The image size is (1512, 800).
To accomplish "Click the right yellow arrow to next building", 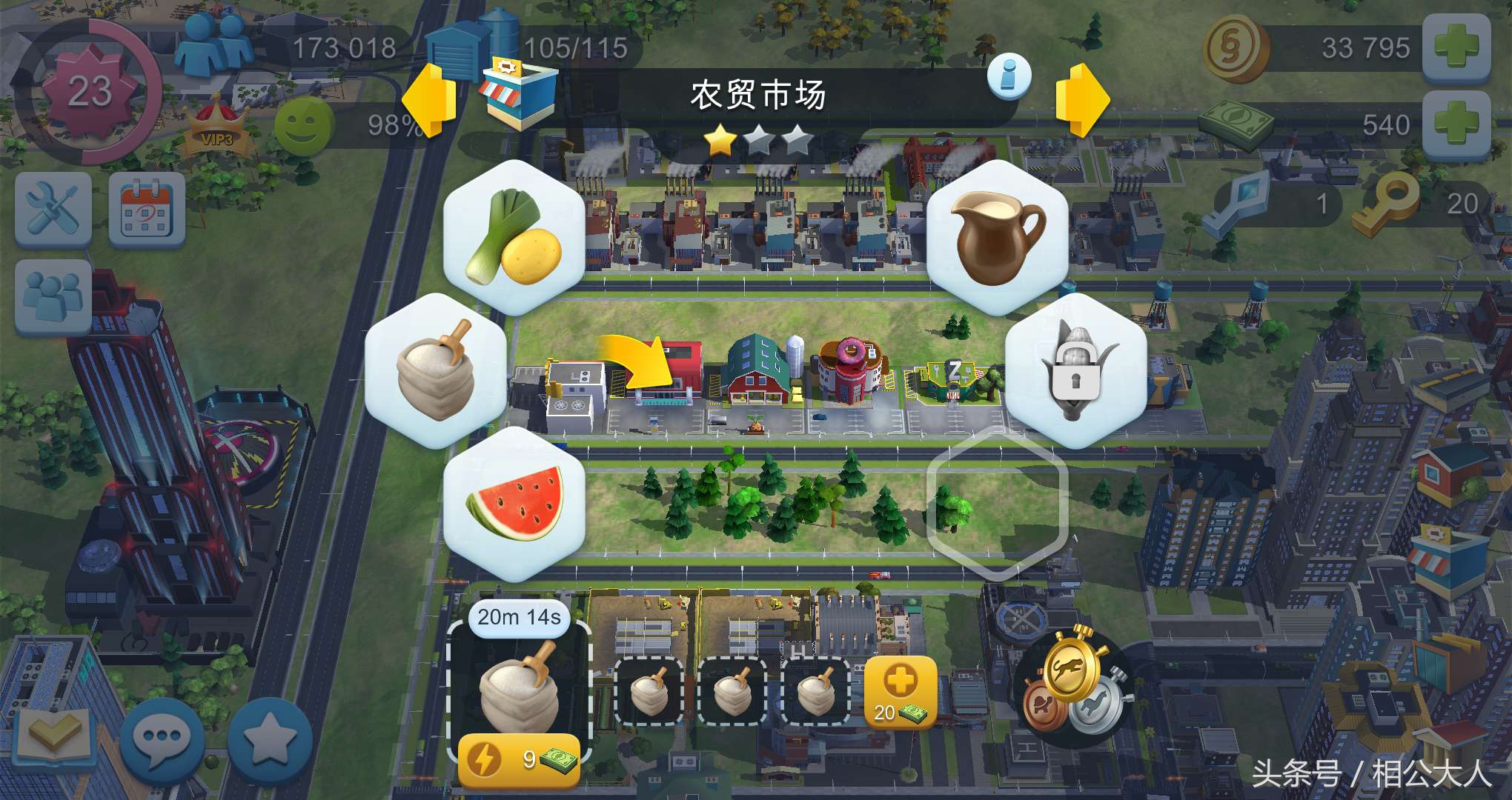I will 1082,100.
